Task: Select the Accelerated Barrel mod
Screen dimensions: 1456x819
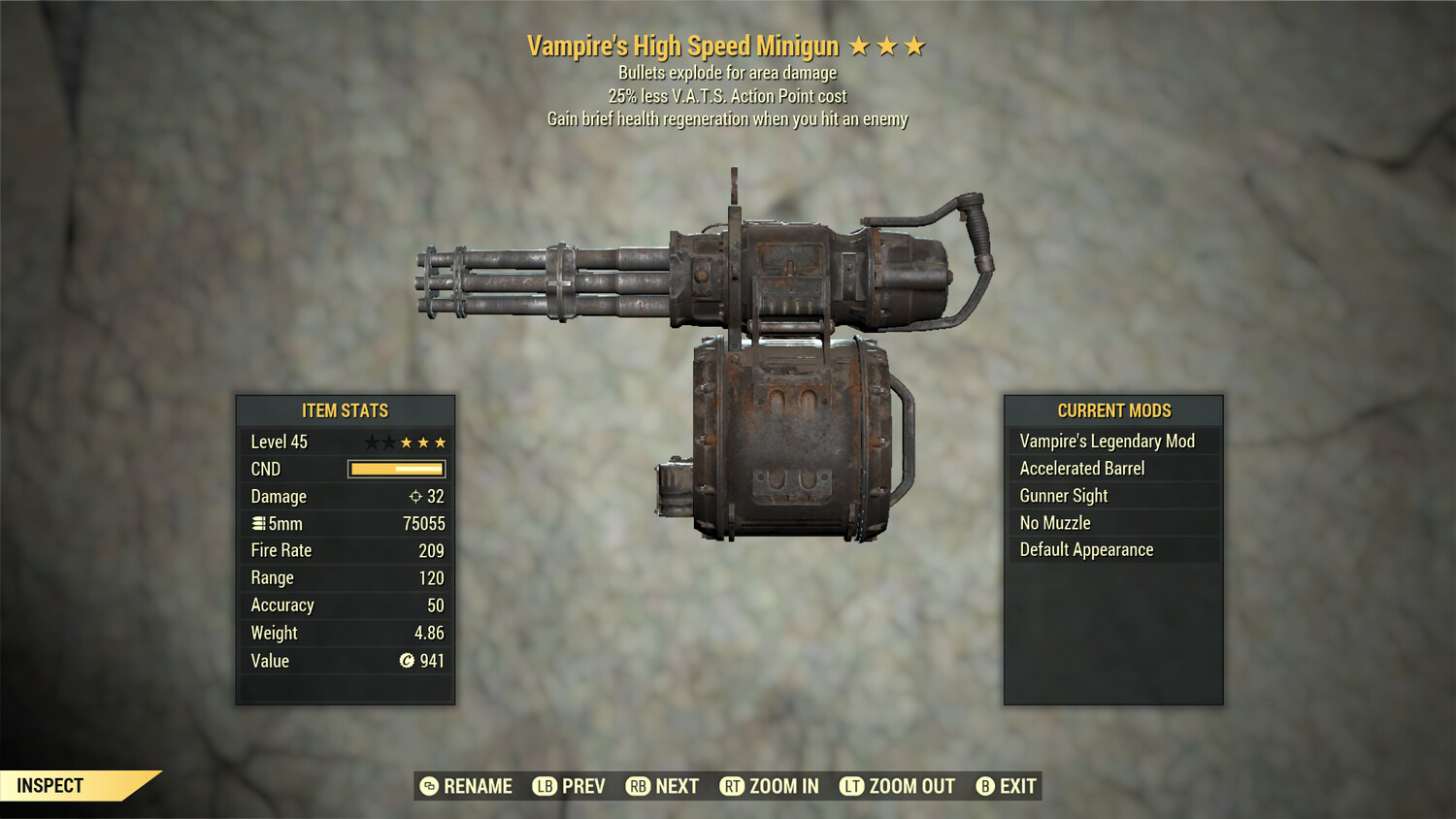Action: [x=1082, y=468]
